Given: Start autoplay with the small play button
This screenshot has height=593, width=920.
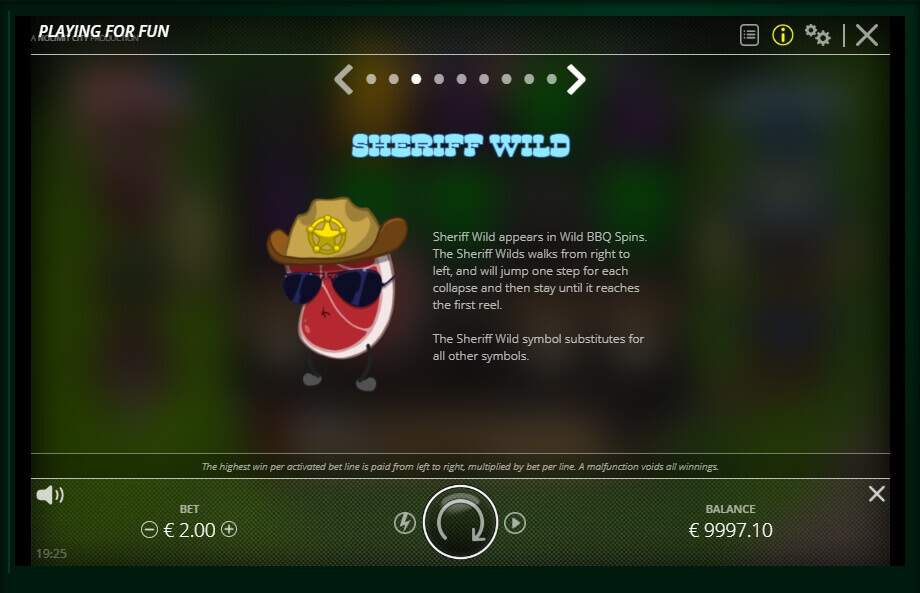Looking at the screenshot, I should [x=515, y=523].
